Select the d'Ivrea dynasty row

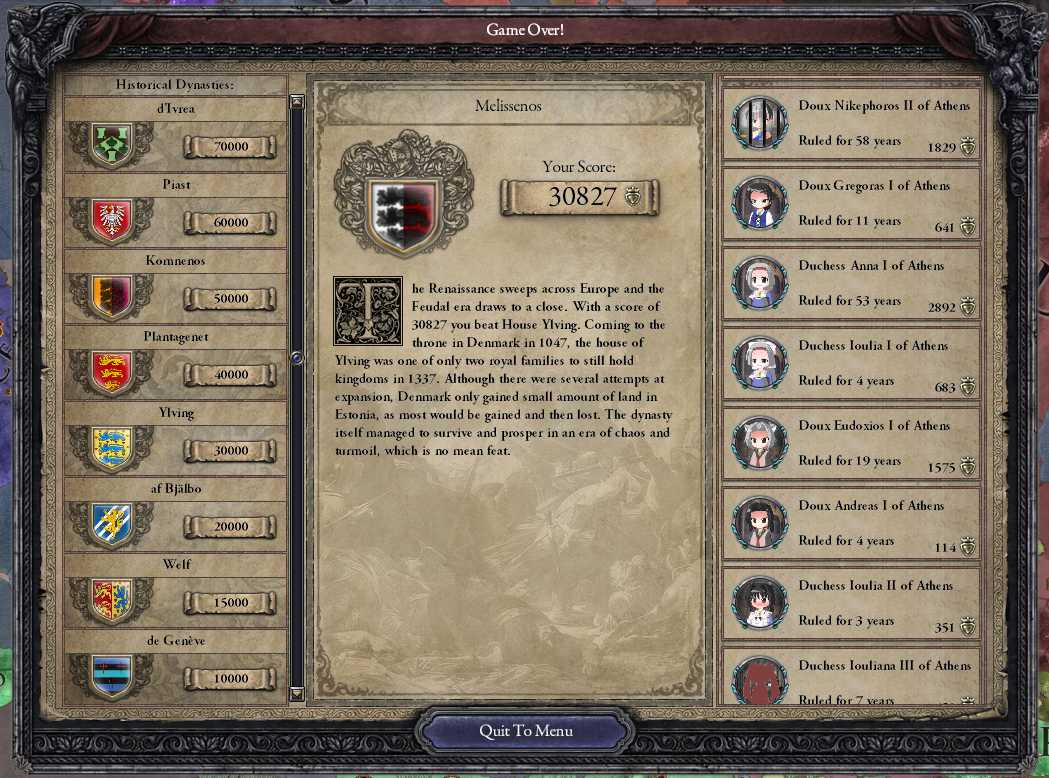point(176,135)
